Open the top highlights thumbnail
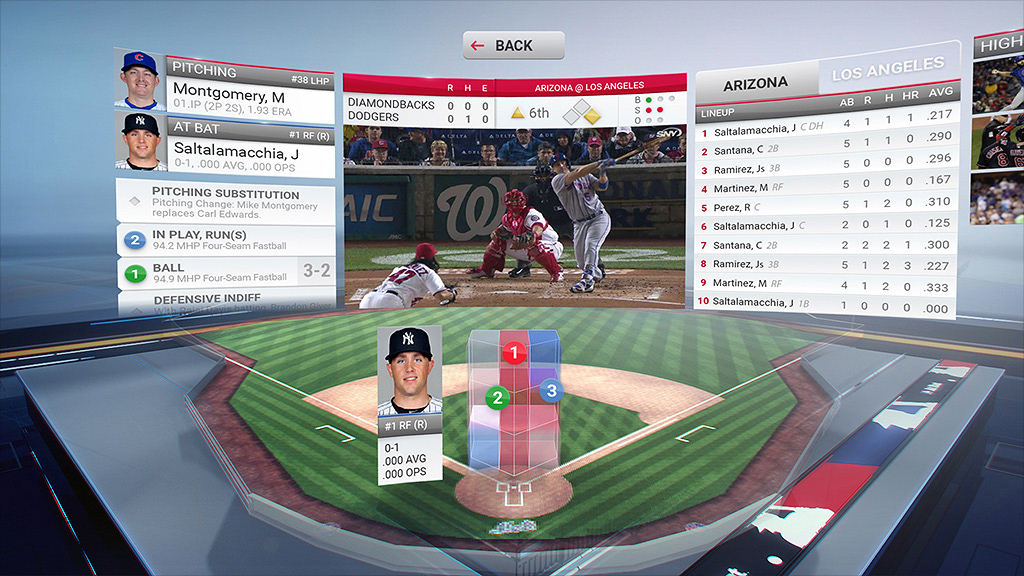Viewport: 1024px width, 576px height. pos(1000,86)
